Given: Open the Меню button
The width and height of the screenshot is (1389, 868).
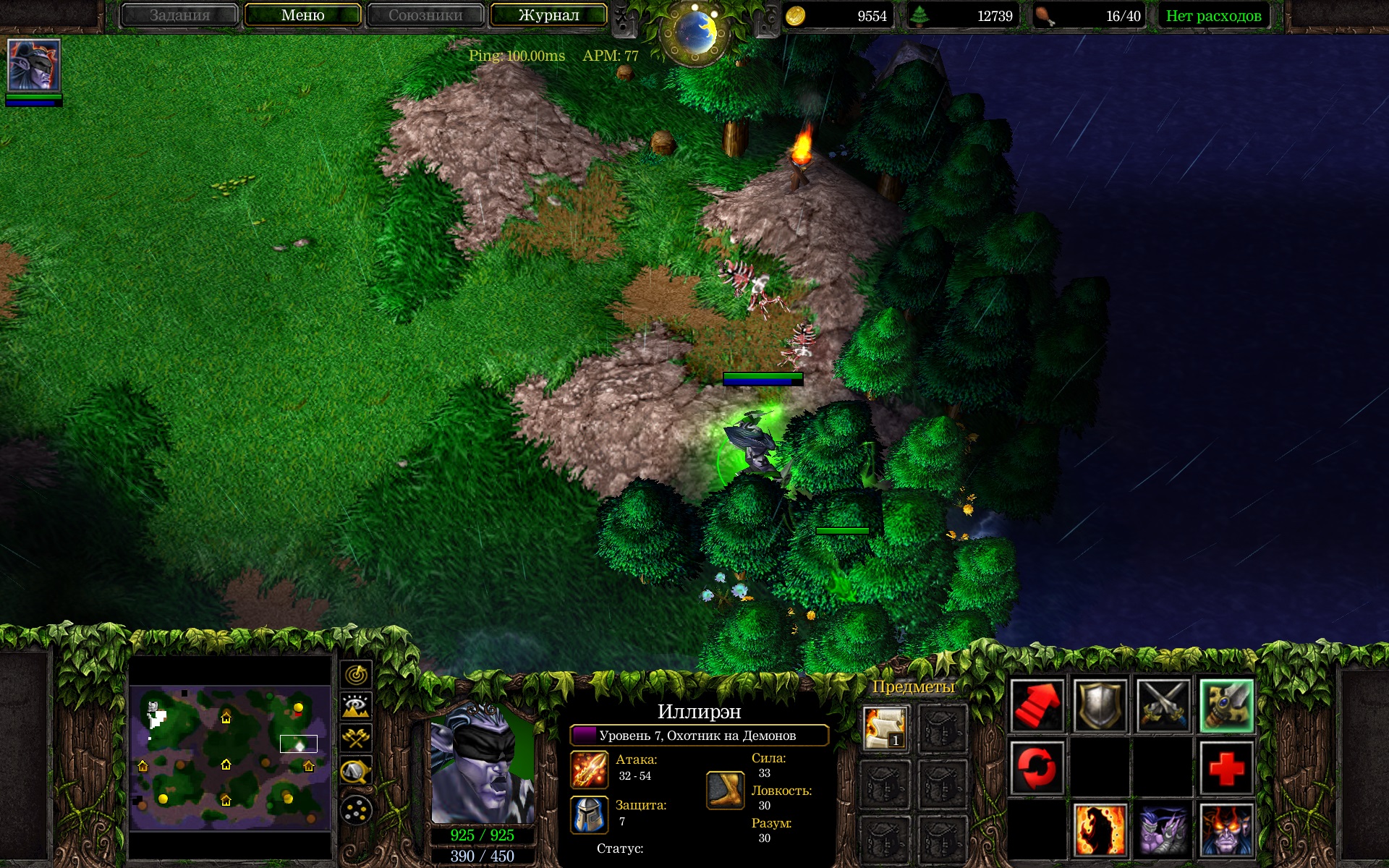Looking at the screenshot, I should pyautogui.click(x=302, y=15).
